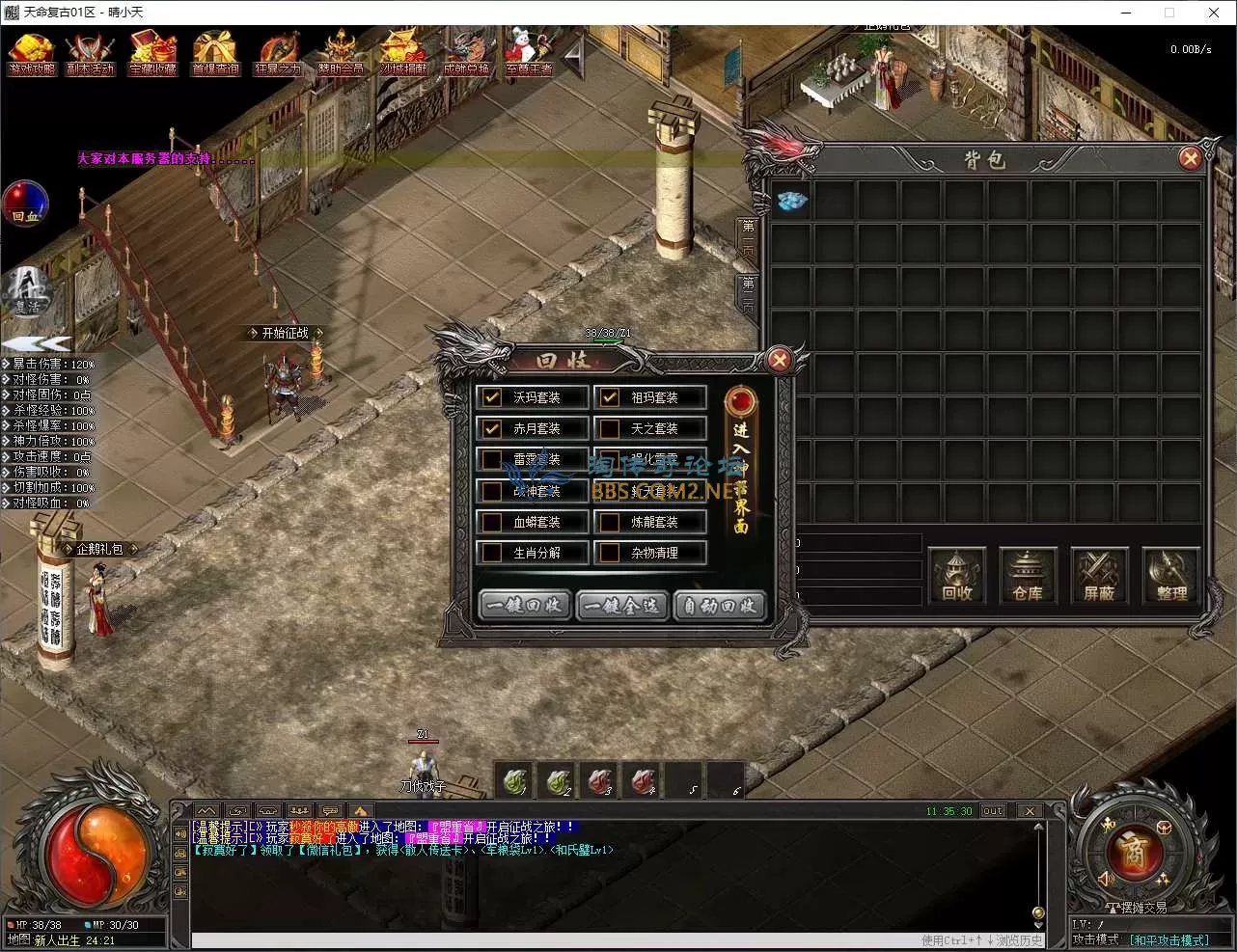The height and width of the screenshot is (952, 1237).
Task: Enable the 血蟒套装 recycle option
Action: pos(492,522)
